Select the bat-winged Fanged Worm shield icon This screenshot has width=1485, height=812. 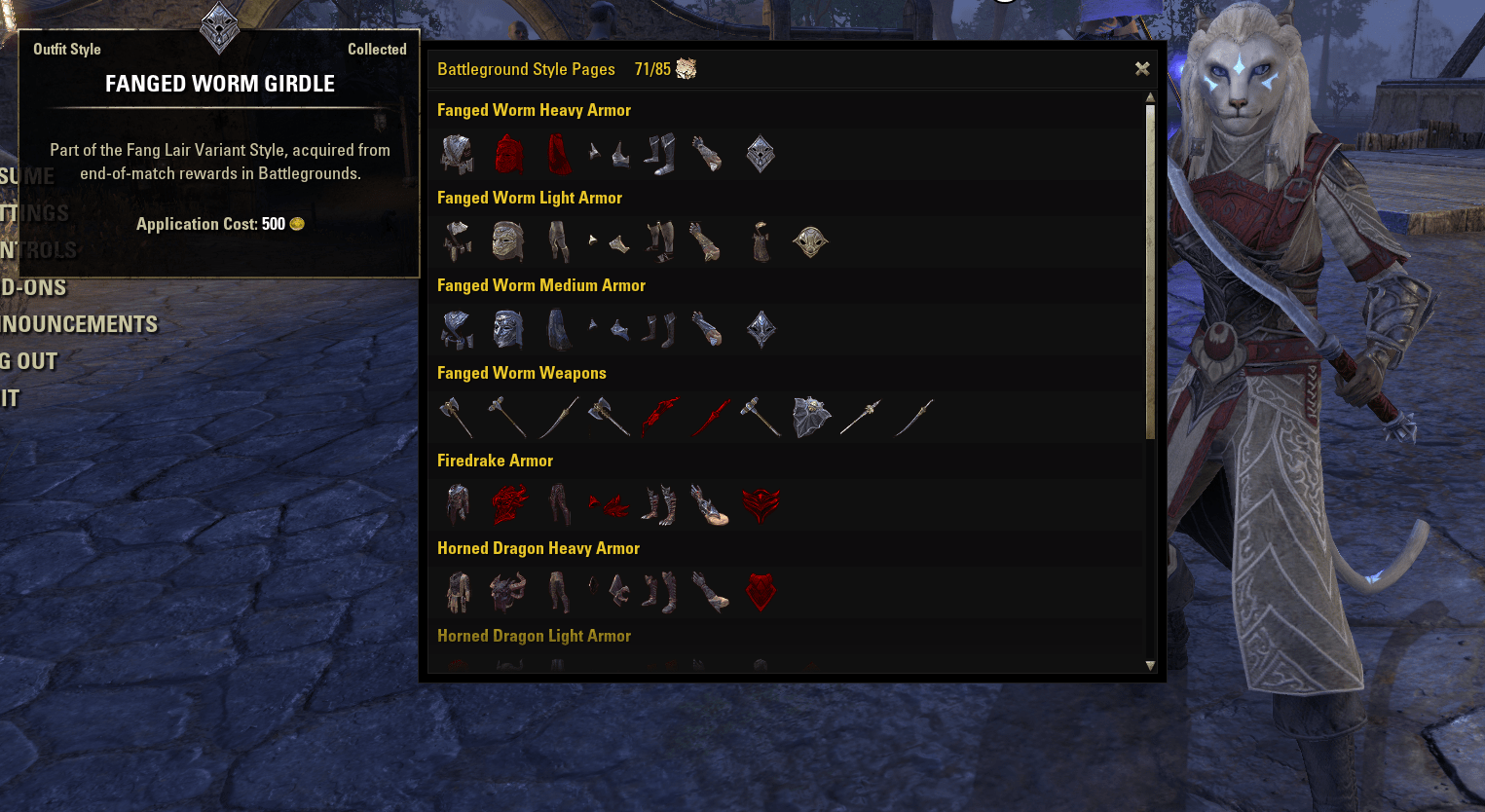tap(810, 415)
